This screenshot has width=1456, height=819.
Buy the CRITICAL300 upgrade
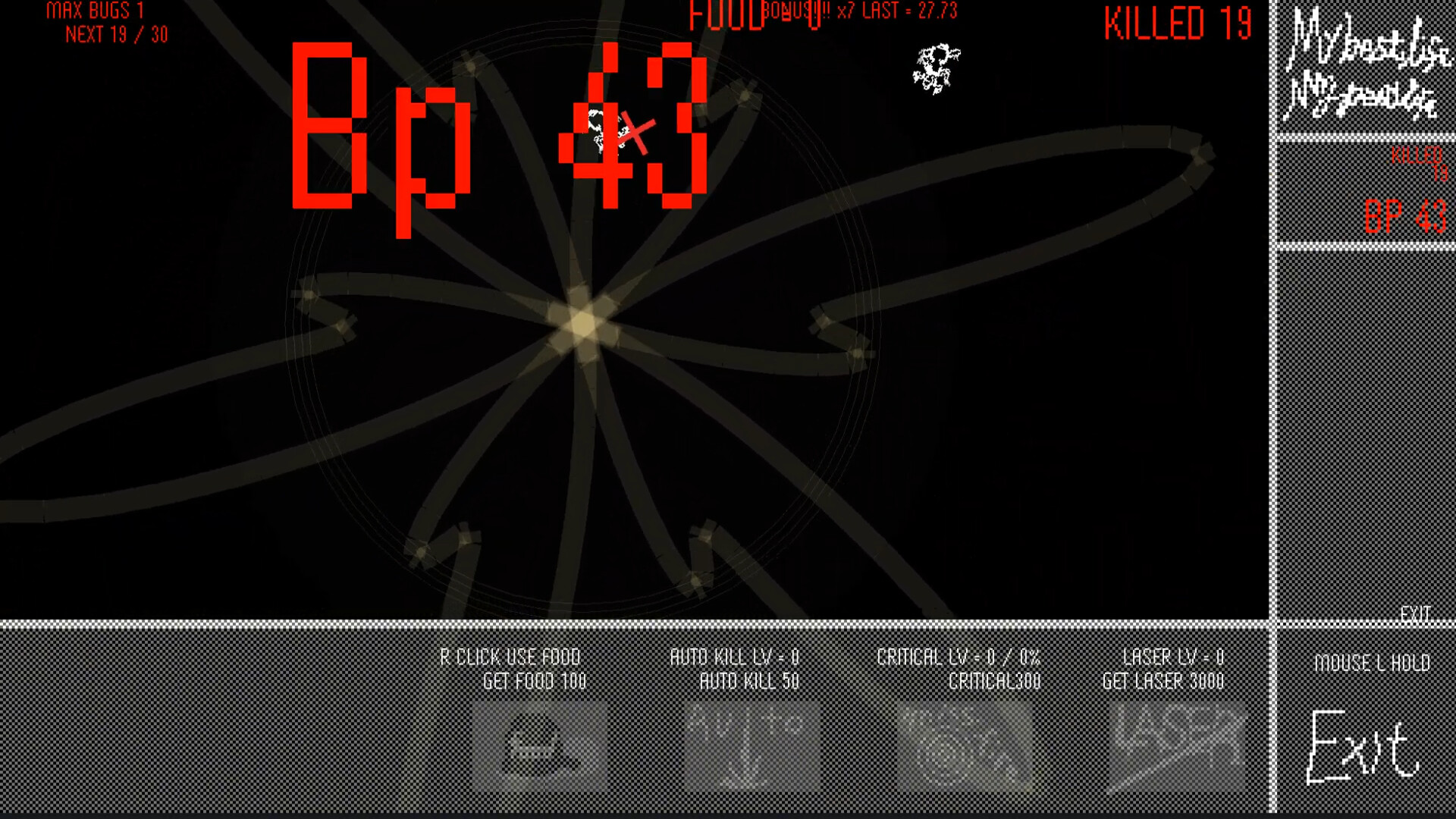click(x=993, y=681)
